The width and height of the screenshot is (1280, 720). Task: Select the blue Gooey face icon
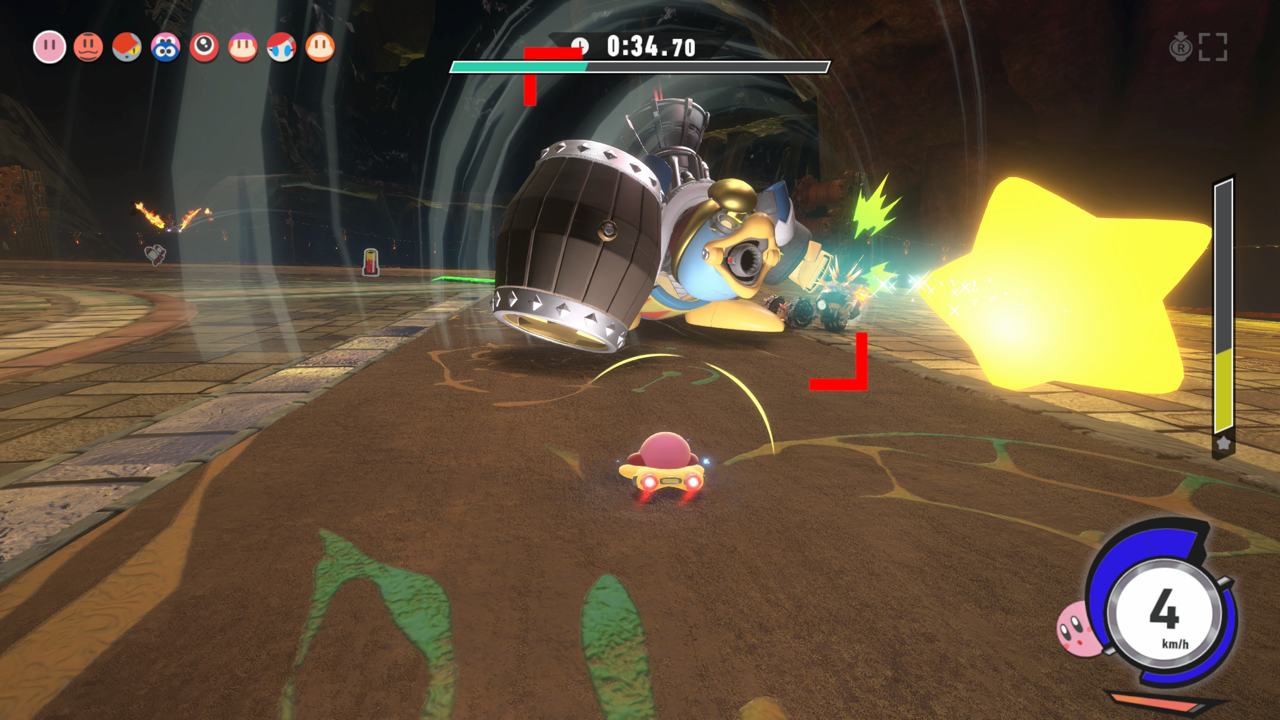pyautogui.click(x=166, y=45)
